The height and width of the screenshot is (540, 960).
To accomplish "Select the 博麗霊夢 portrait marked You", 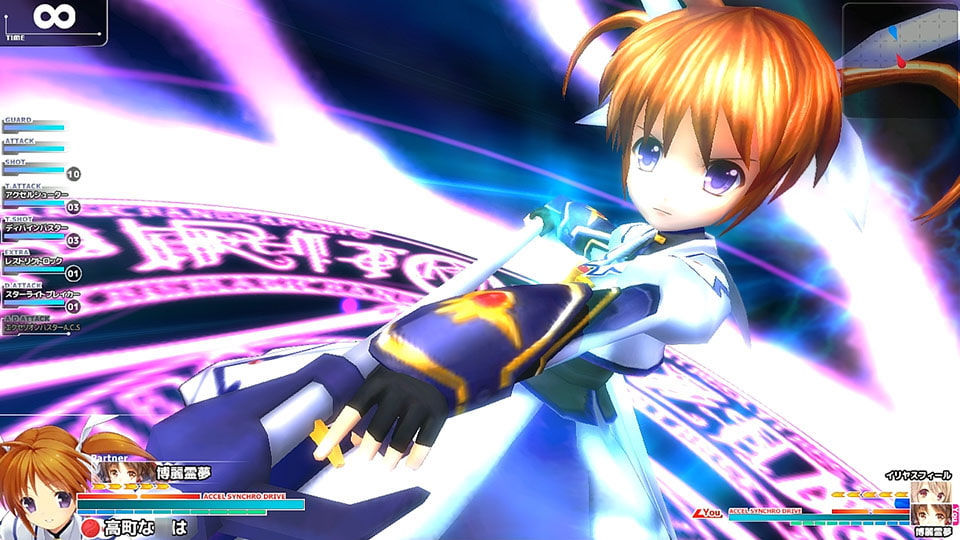I will click(927, 514).
